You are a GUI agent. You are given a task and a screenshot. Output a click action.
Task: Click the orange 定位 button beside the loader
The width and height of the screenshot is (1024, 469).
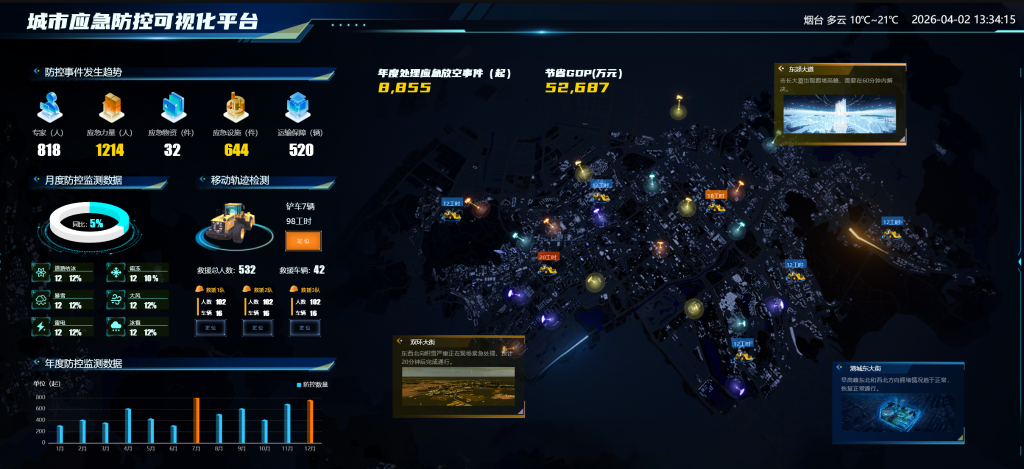tap(304, 240)
